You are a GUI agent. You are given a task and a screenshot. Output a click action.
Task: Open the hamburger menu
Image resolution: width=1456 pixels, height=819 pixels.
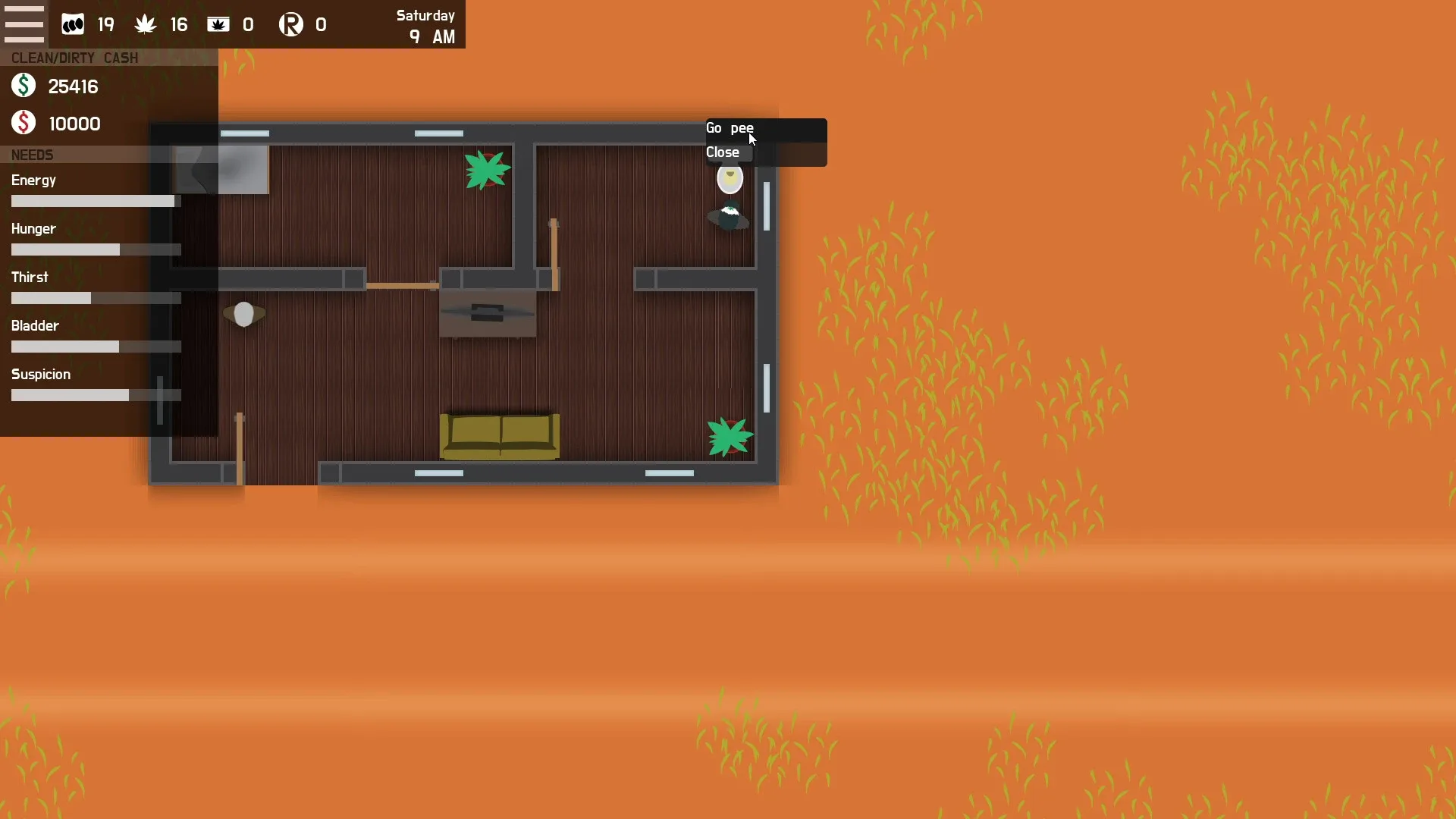pyautogui.click(x=25, y=23)
